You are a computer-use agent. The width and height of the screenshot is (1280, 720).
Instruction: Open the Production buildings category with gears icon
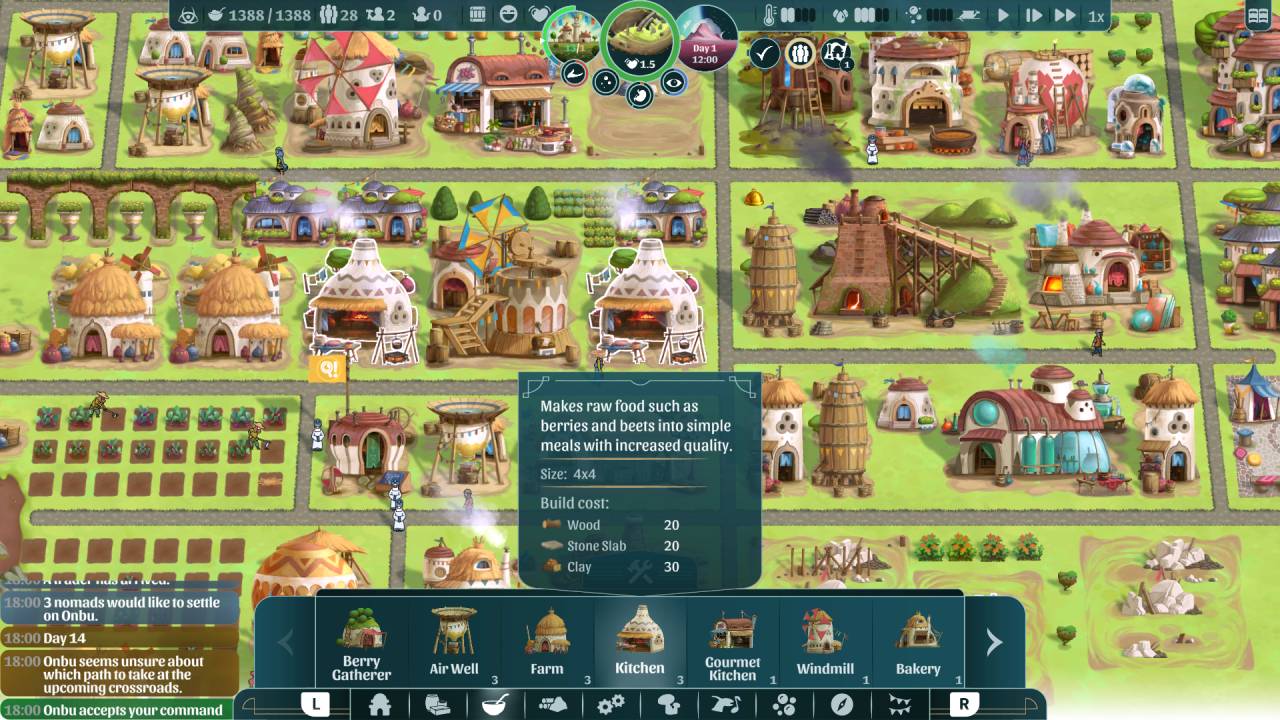(610, 707)
